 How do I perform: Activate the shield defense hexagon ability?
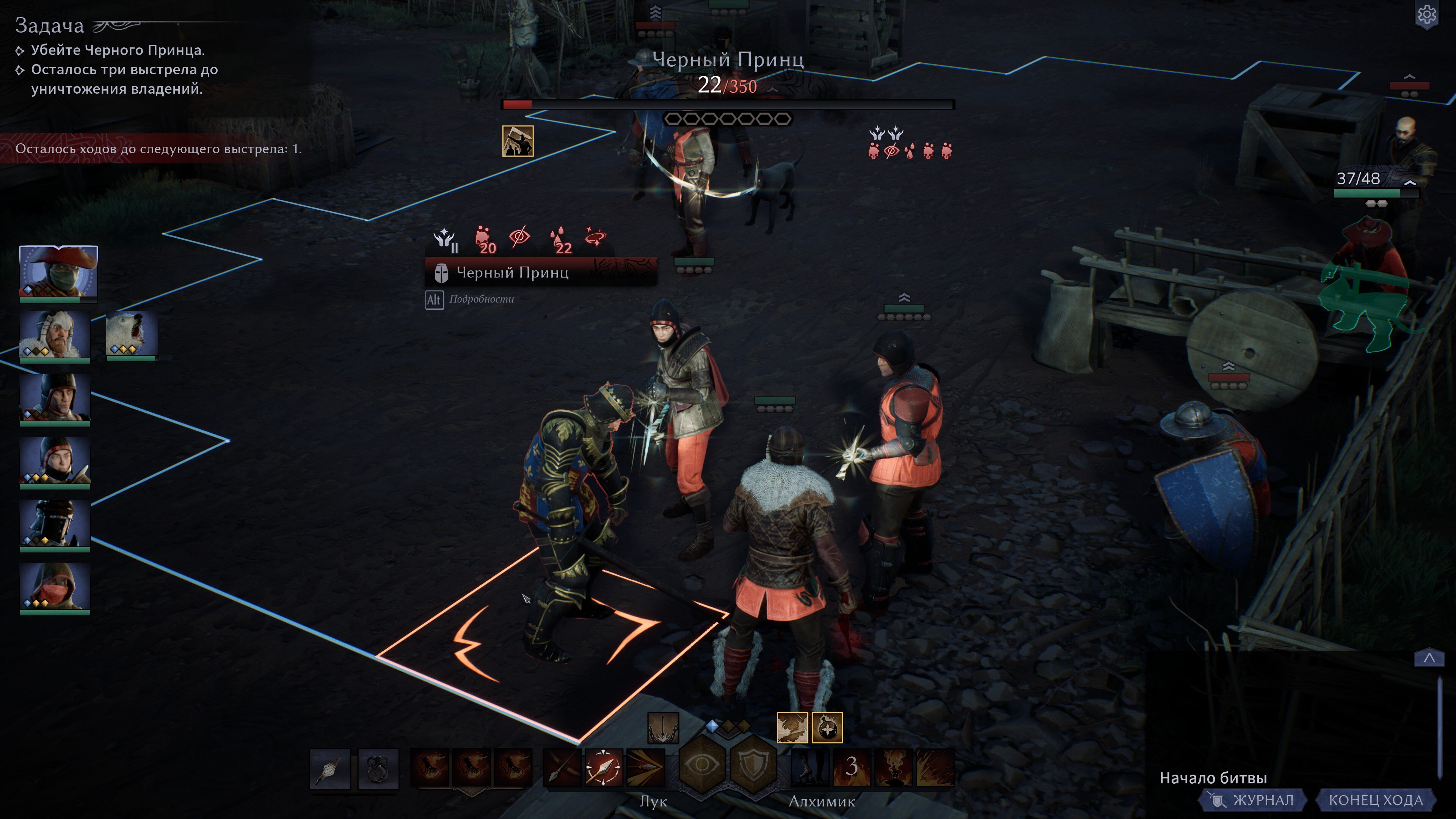click(753, 765)
